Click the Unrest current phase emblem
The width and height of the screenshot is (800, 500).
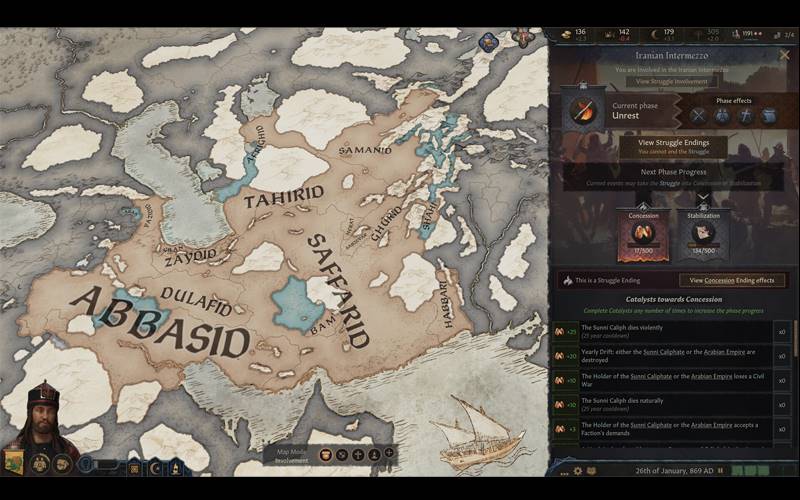tap(584, 110)
